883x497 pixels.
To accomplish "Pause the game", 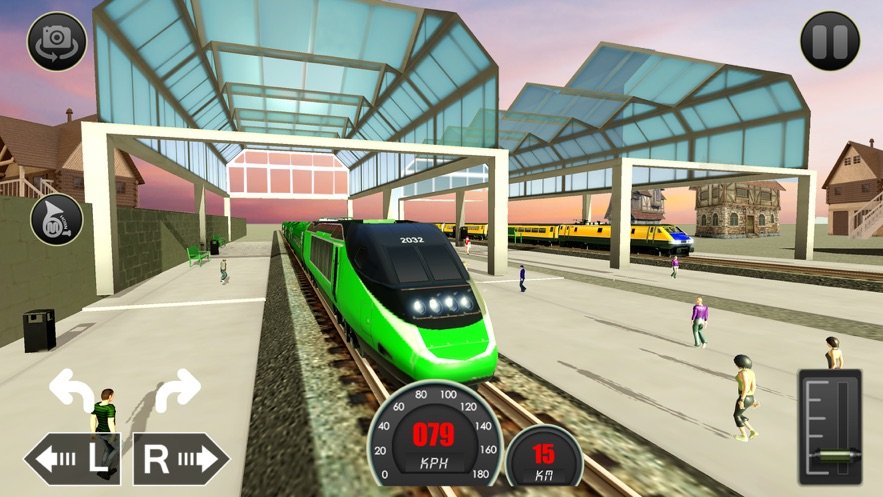I will [829, 41].
